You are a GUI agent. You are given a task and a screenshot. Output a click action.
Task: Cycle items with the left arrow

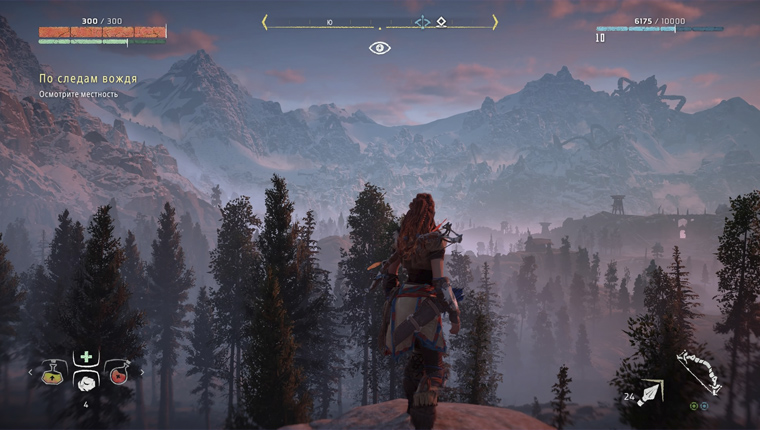point(30,373)
